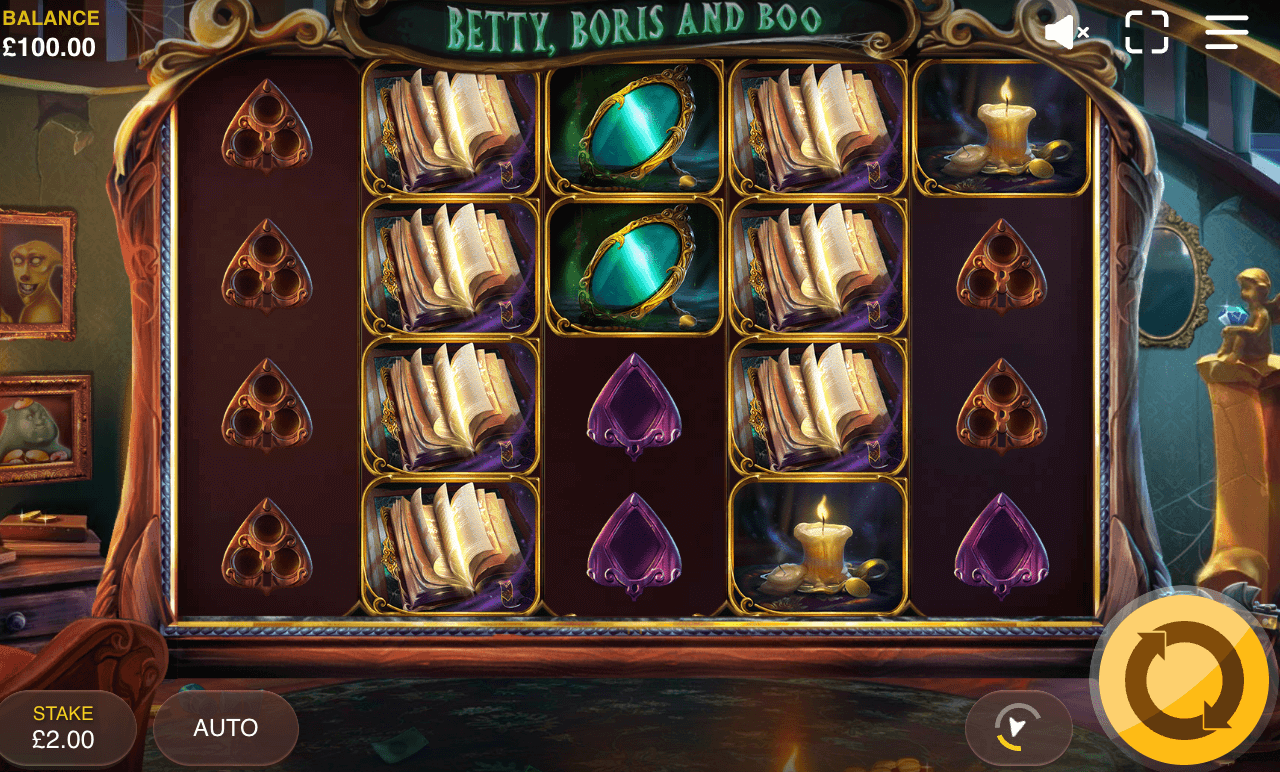This screenshot has width=1280, height=772.
Task: Change the £2.00 stake amount
Action: 64,728
